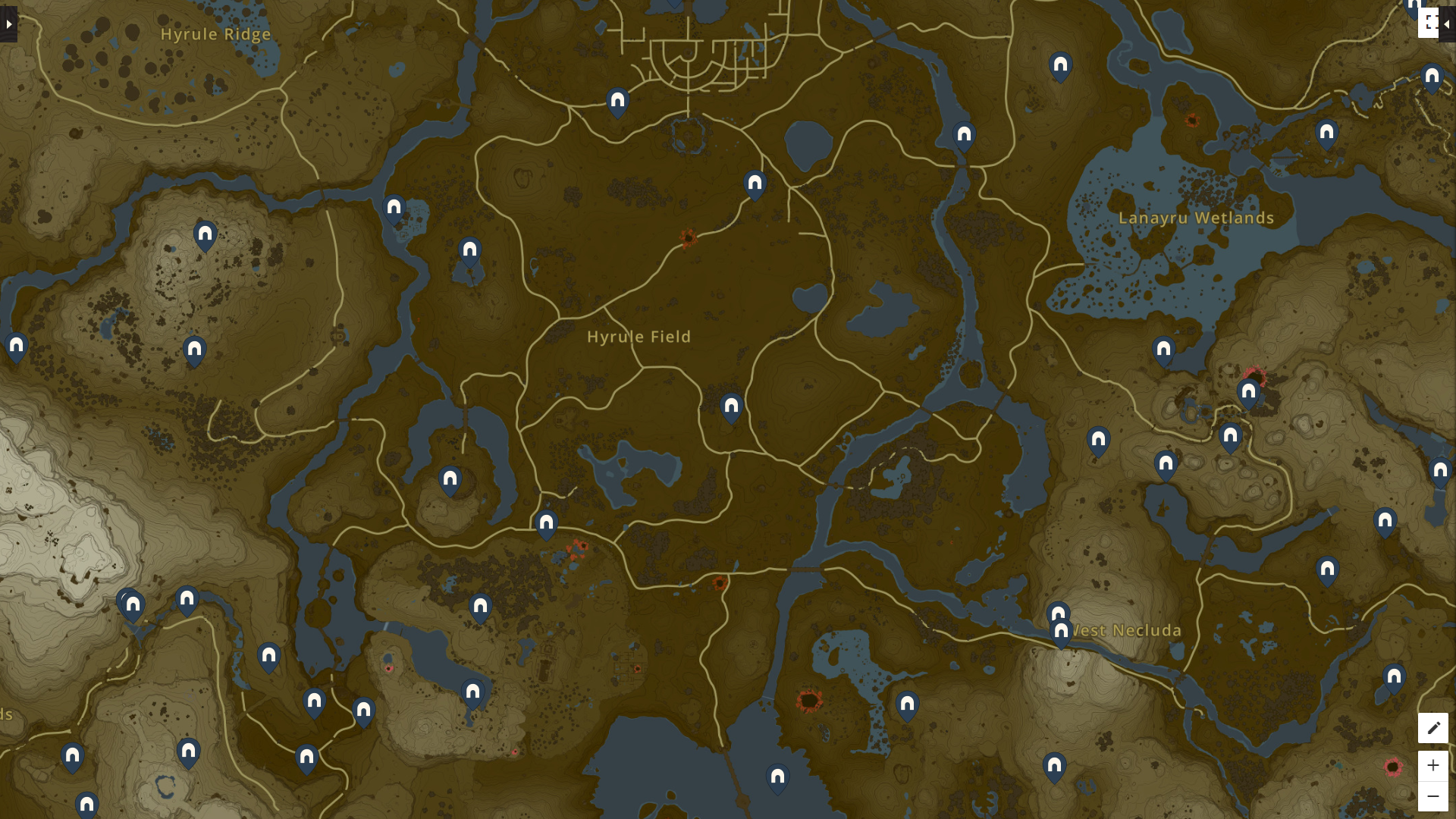This screenshot has height=819, width=1456.
Task: Collapse the right sidebar with its arrow
Action: click(1446, 23)
